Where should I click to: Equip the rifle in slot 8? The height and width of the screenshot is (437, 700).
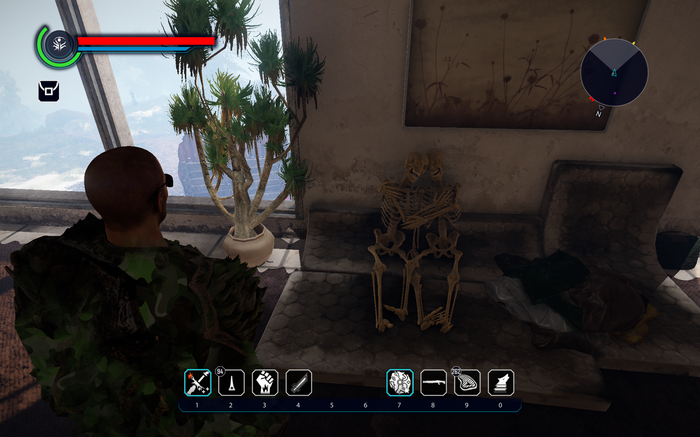434,383
